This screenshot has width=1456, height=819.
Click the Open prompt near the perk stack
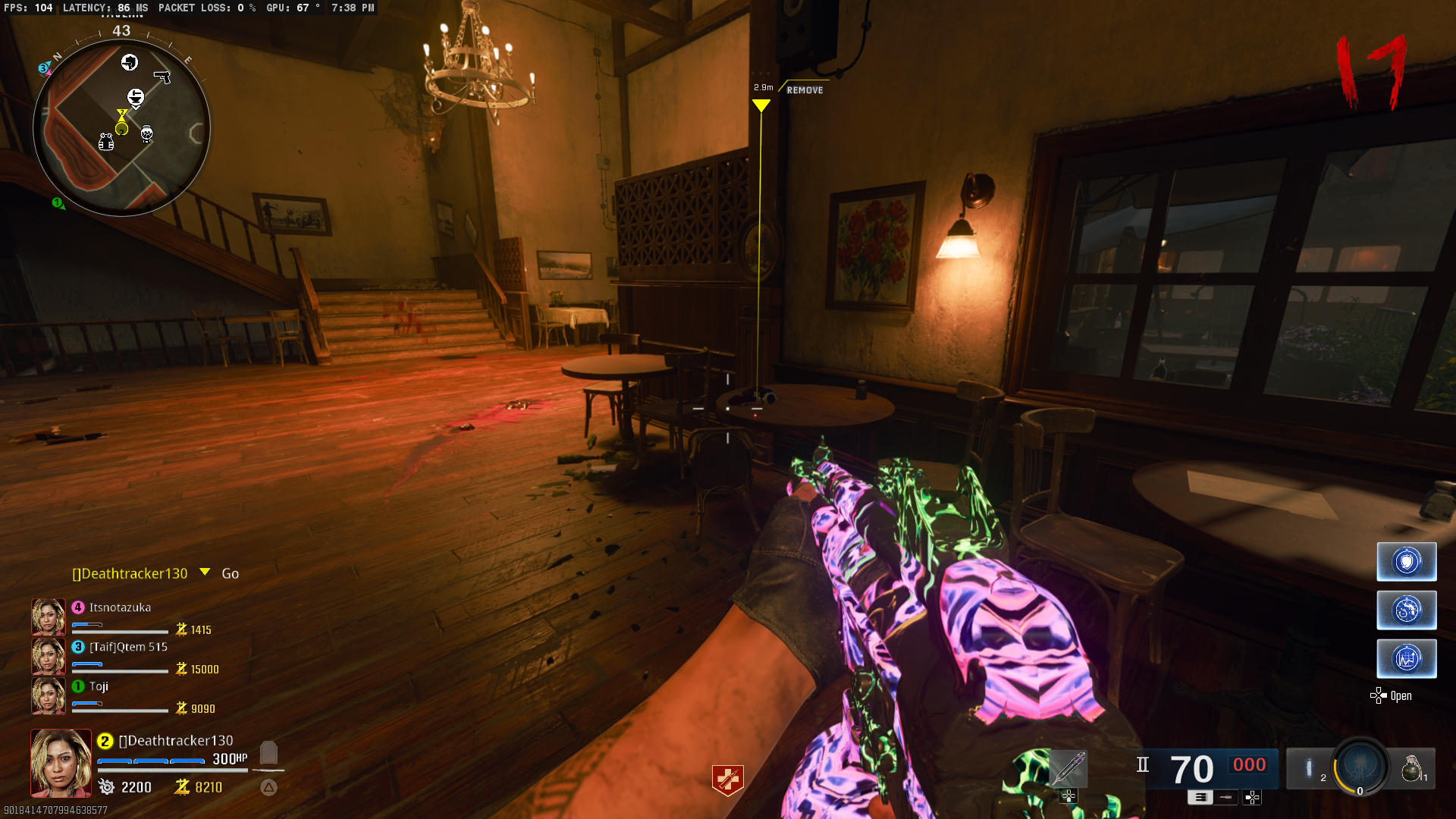1401,696
